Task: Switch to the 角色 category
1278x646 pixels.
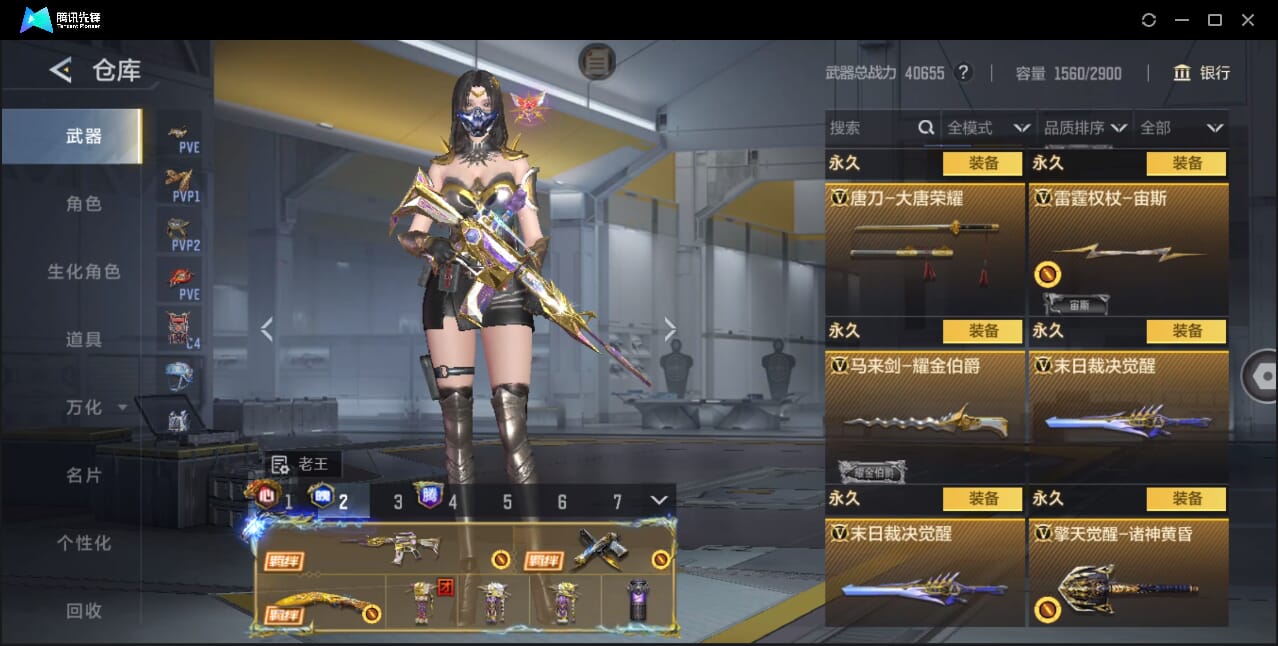Action: (x=84, y=204)
